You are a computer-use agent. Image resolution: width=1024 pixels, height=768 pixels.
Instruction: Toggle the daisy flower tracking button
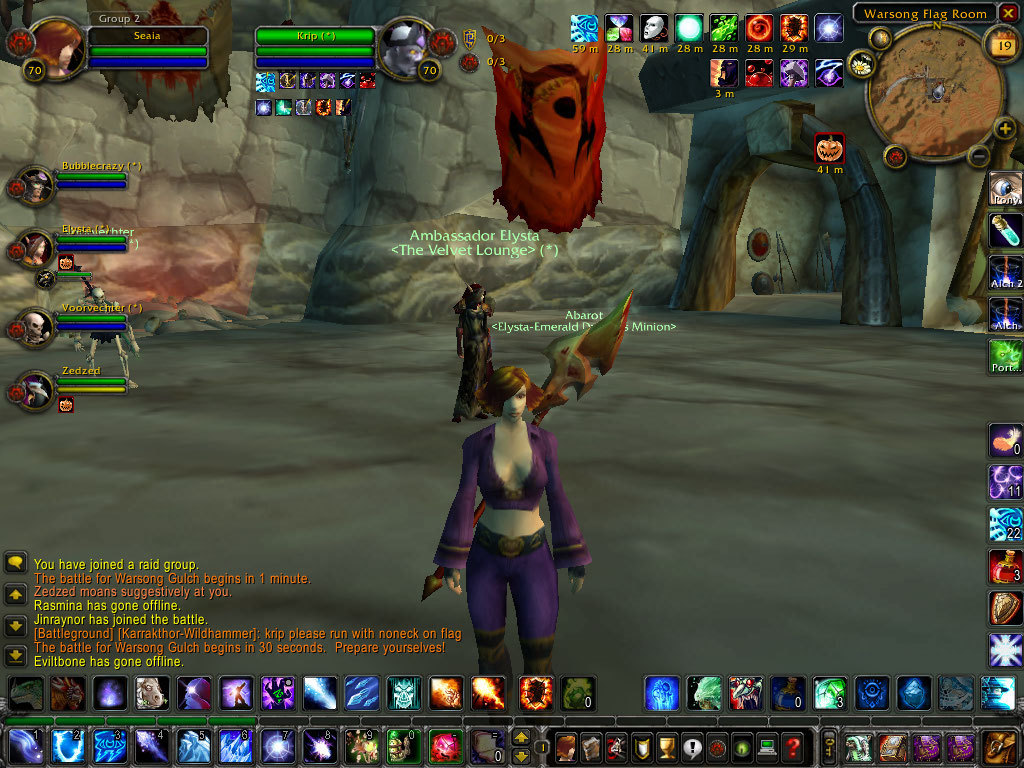tap(859, 66)
